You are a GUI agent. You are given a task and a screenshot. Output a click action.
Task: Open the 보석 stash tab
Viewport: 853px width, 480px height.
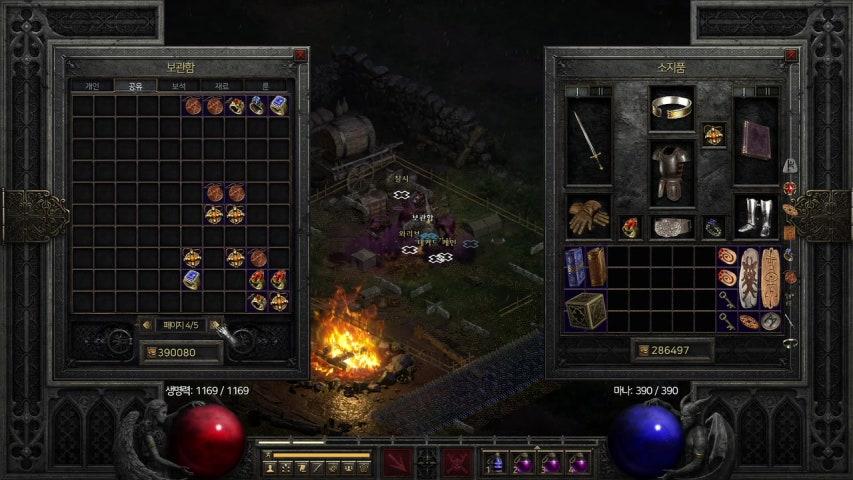coord(179,86)
